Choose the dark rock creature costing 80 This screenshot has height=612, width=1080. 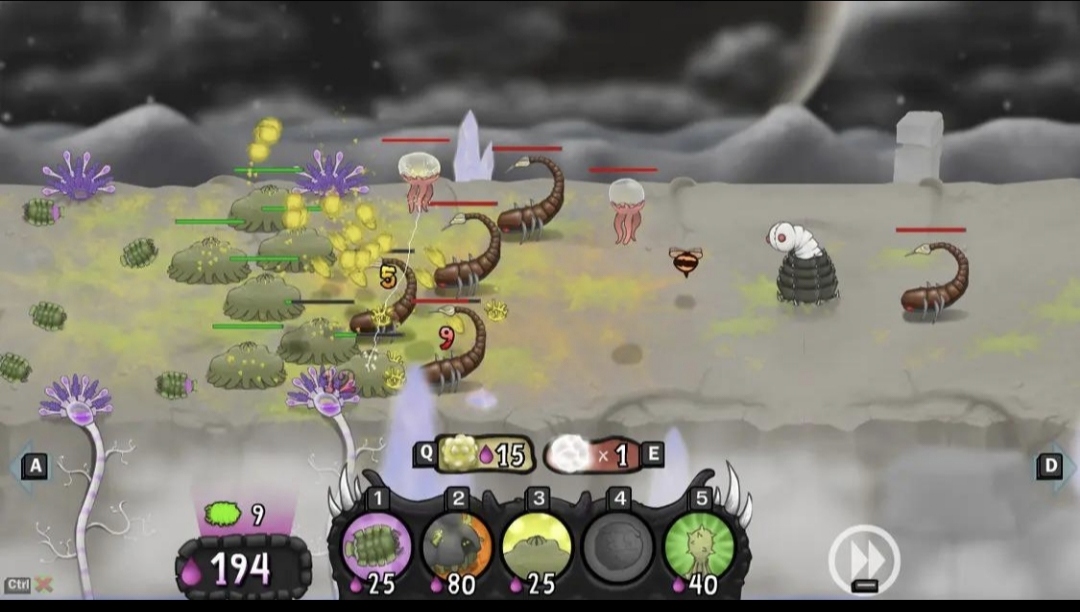click(457, 546)
